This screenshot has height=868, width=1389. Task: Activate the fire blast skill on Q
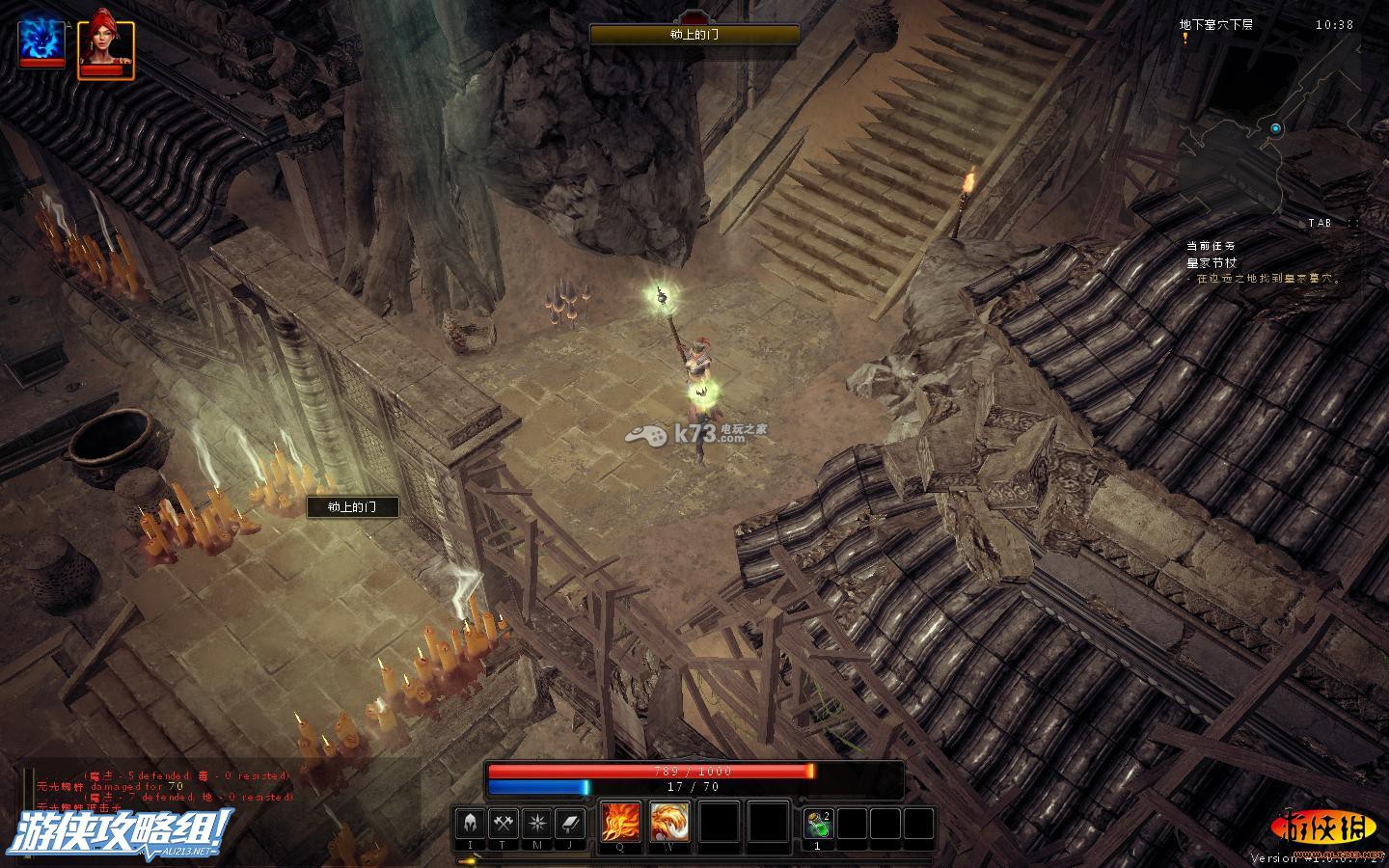point(619,823)
